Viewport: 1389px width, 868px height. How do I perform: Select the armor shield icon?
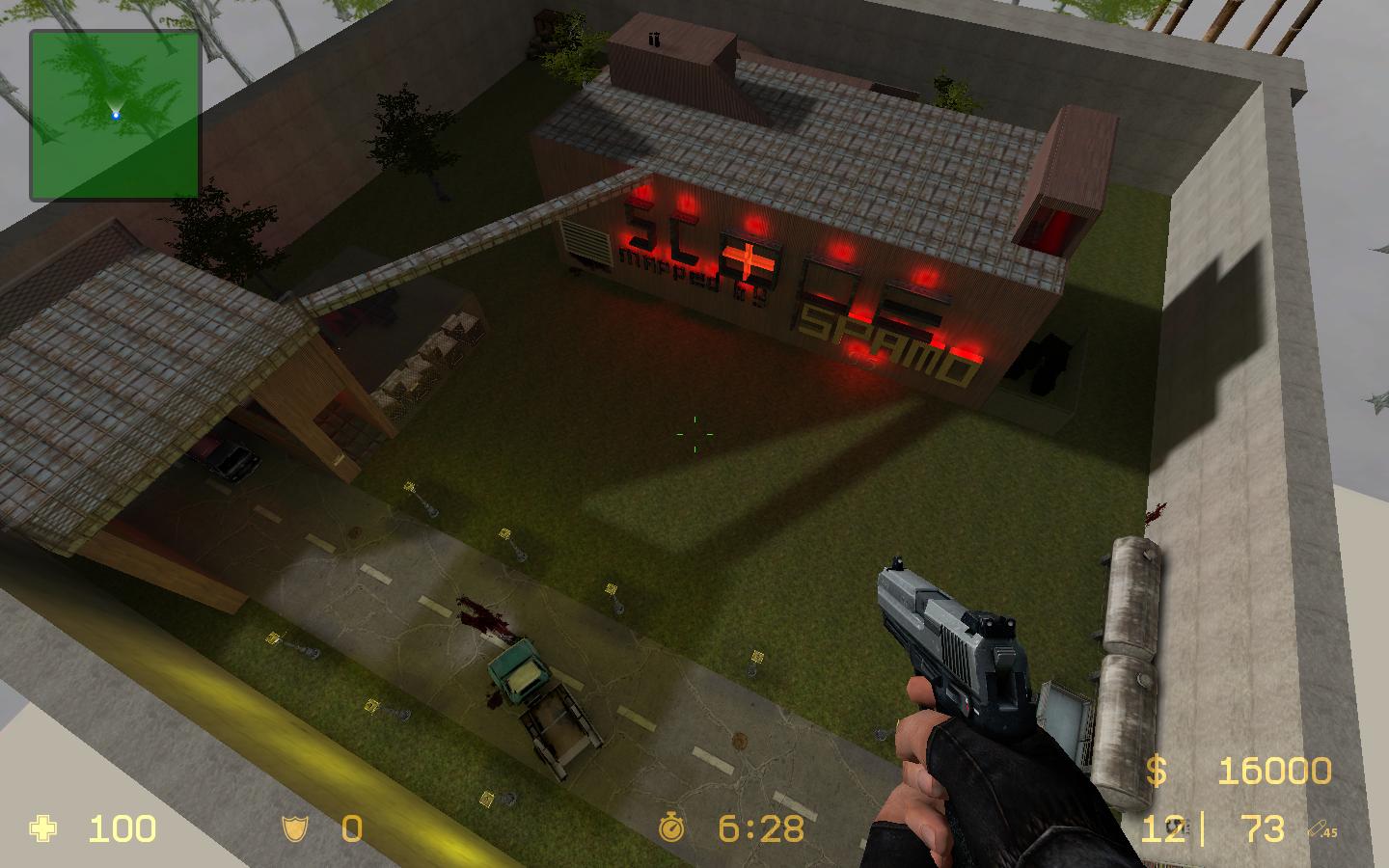point(294,829)
